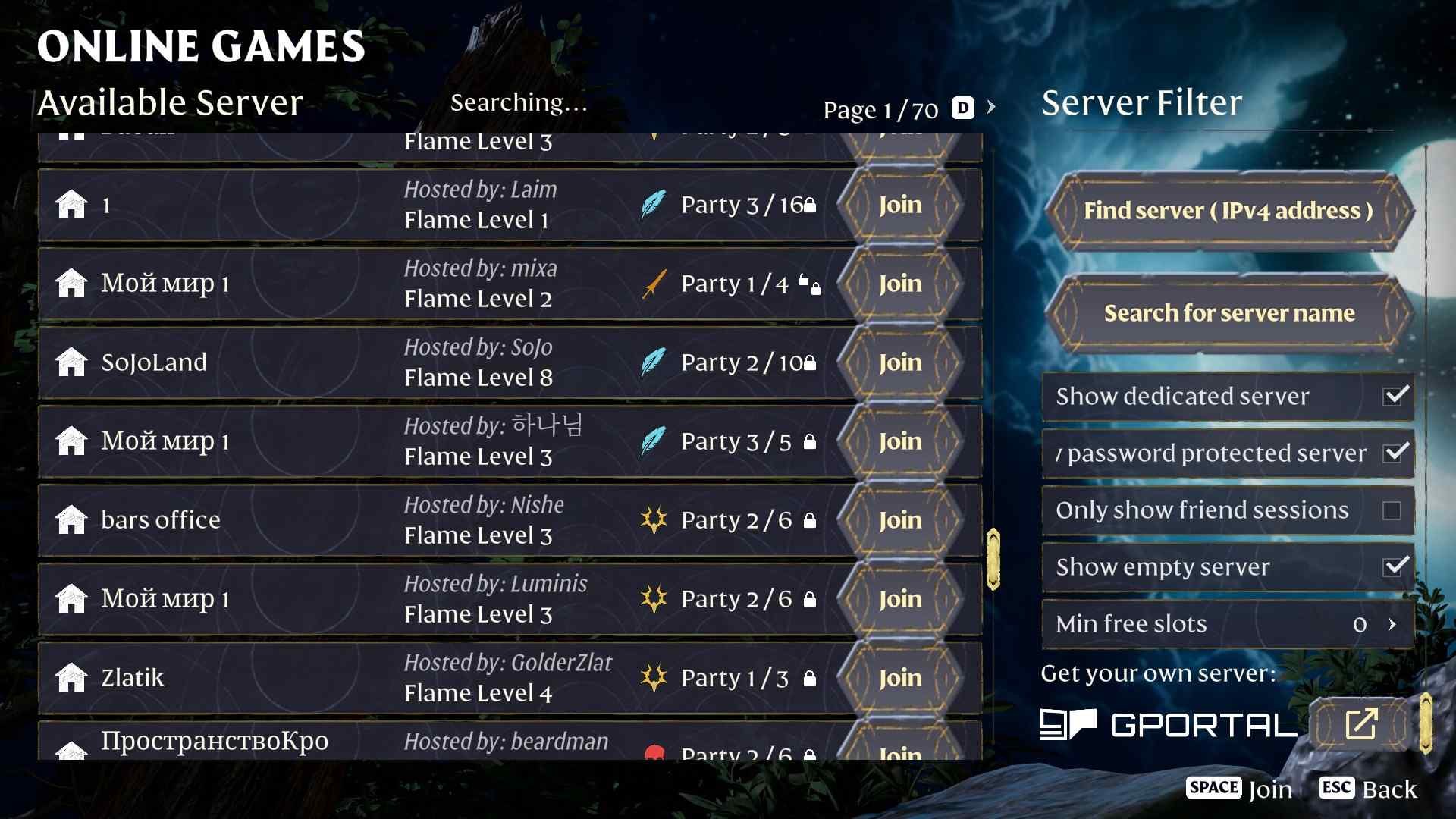Click Find server ( IPv4 address )
The width and height of the screenshot is (1456, 819).
[1227, 212]
